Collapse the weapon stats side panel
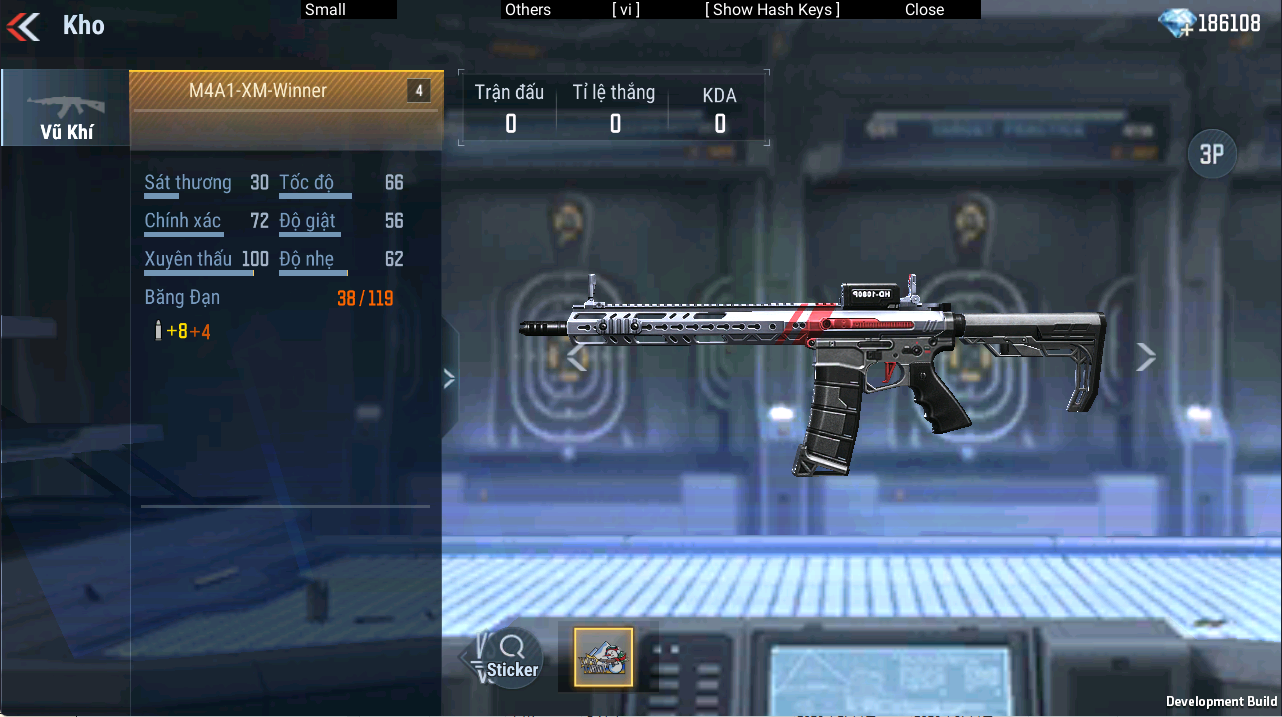The image size is (1282, 717). pos(449,378)
